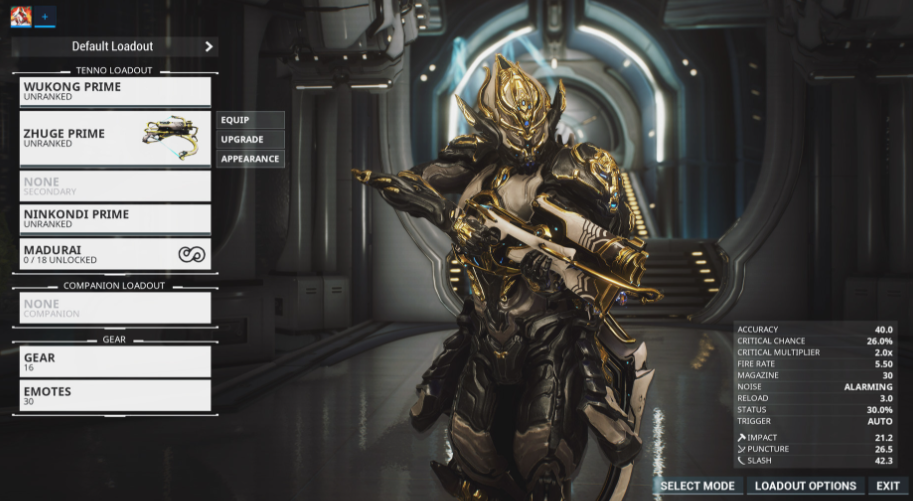Select the Ninkondi Prime melee slot

point(115,218)
